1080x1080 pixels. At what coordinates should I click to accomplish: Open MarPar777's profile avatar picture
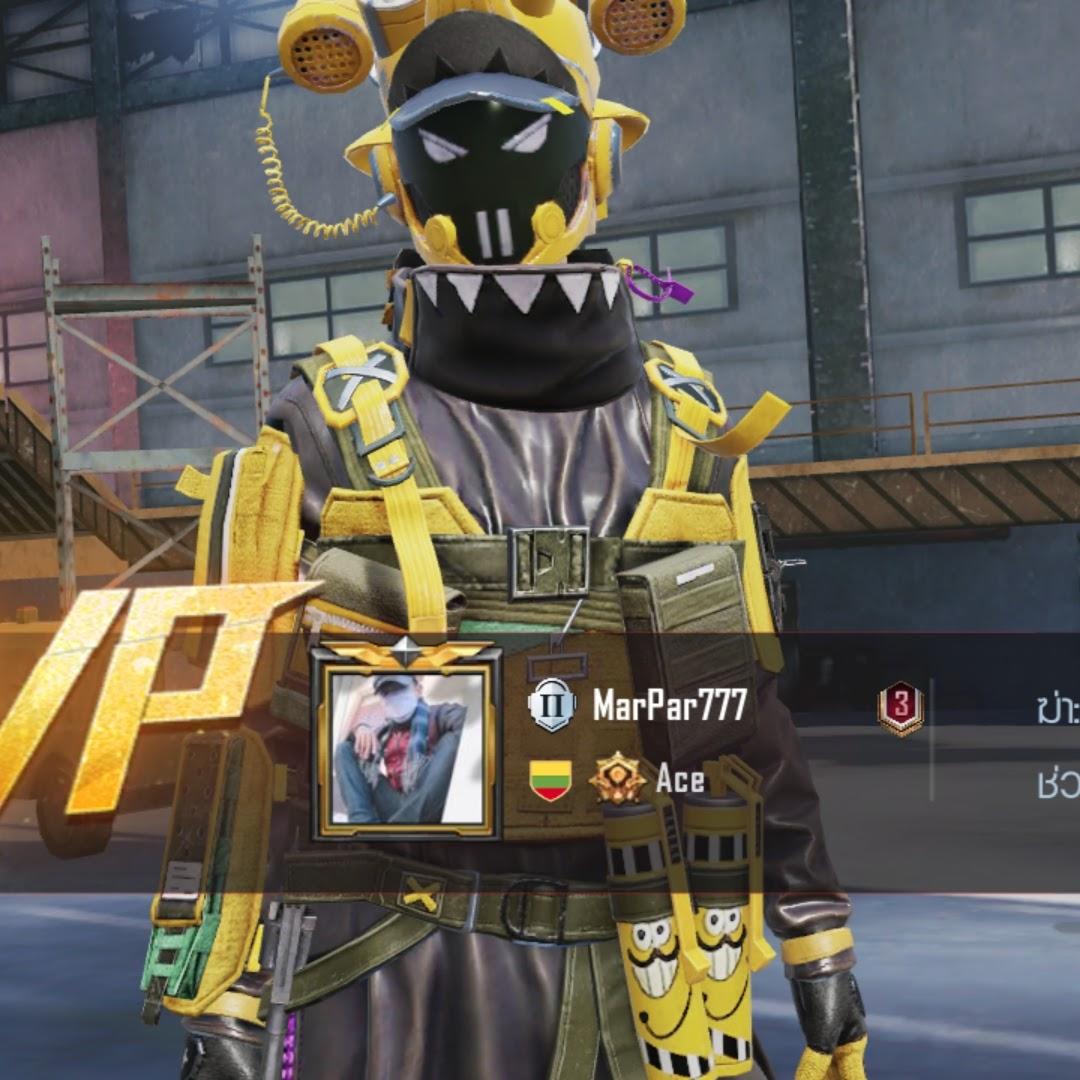click(x=405, y=744)
